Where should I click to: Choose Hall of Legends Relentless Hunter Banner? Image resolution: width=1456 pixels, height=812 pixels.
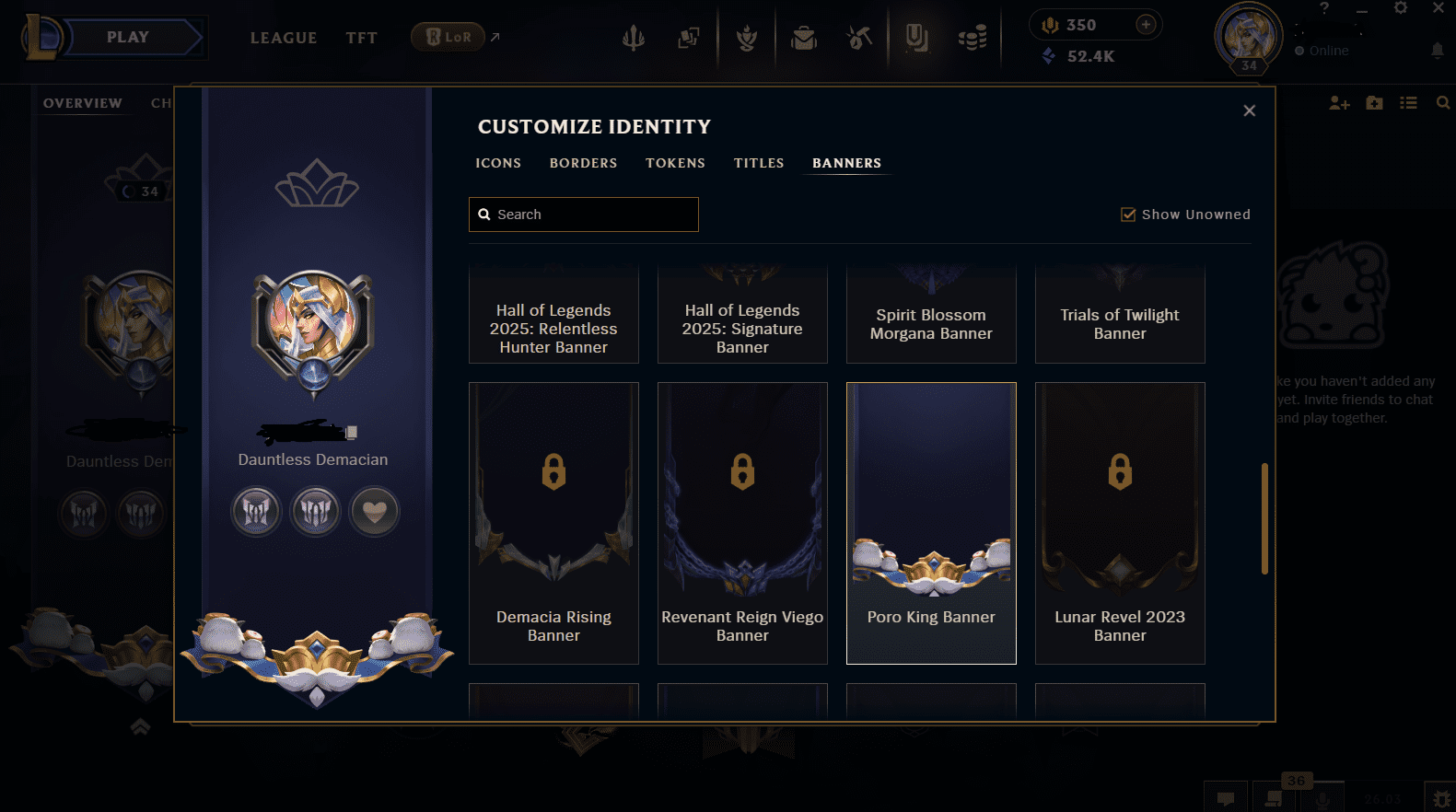[553, 318]
